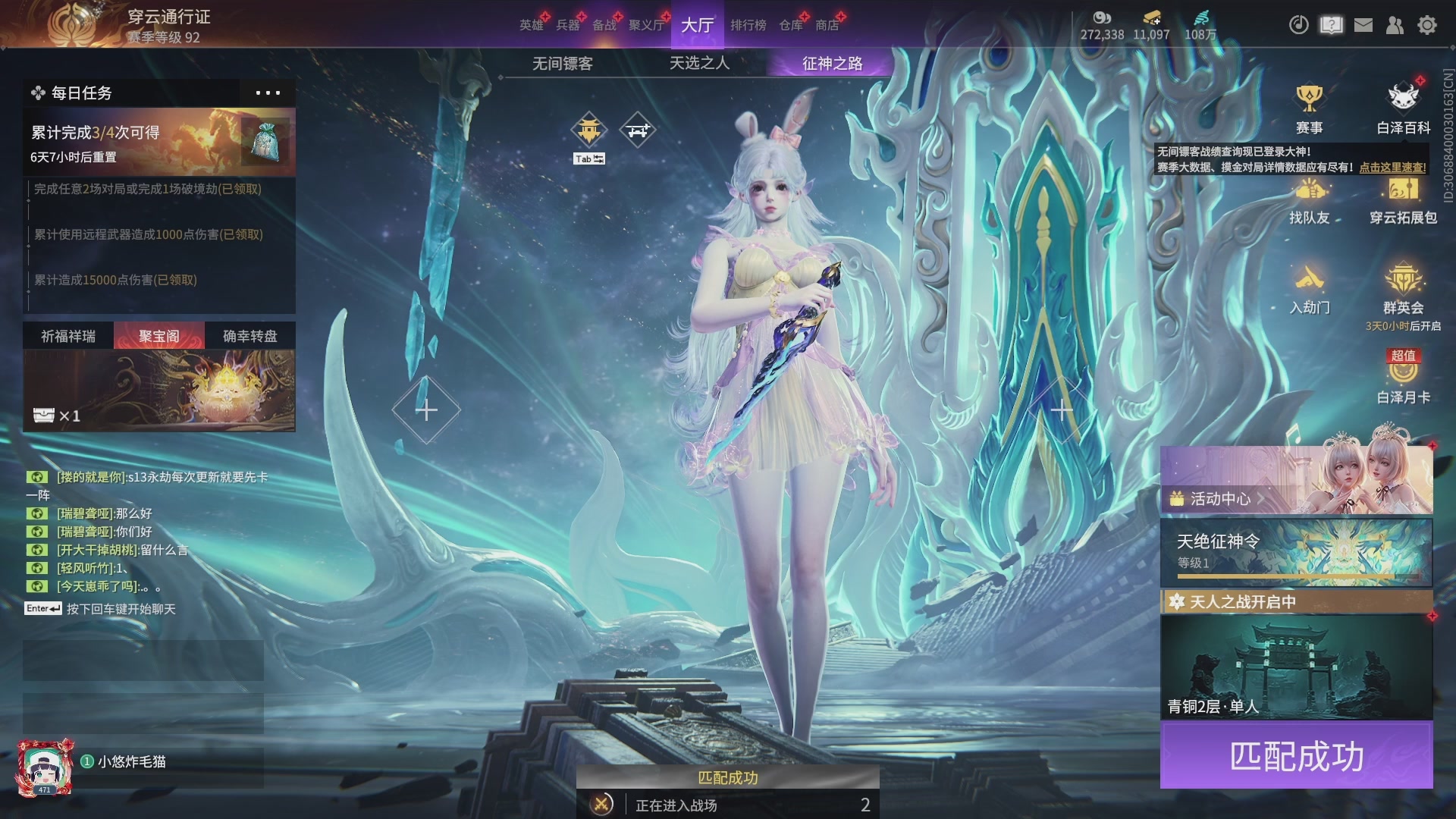Open the settings gear icon

1427,25
